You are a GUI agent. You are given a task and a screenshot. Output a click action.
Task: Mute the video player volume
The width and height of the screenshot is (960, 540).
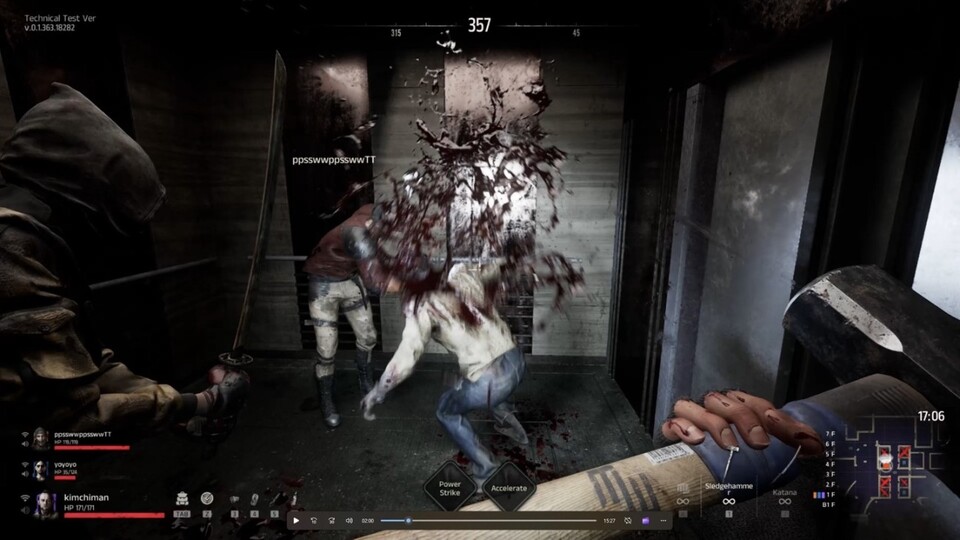349,520
